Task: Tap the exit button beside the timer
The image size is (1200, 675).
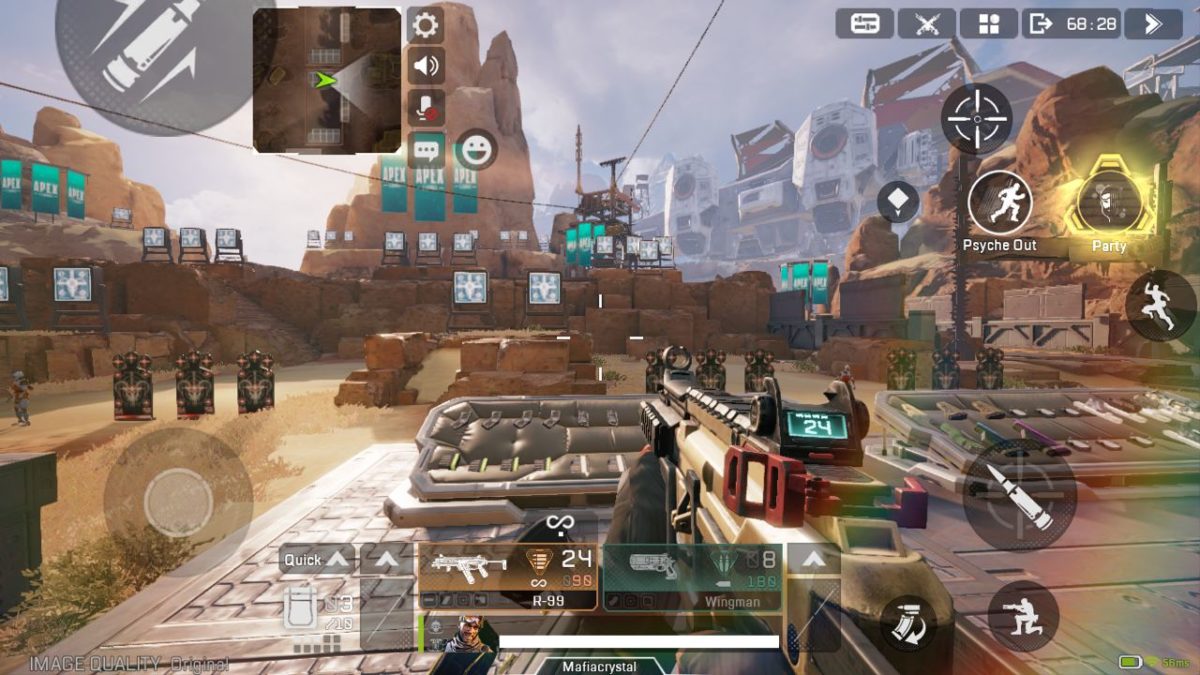Action: (1041, 24)
